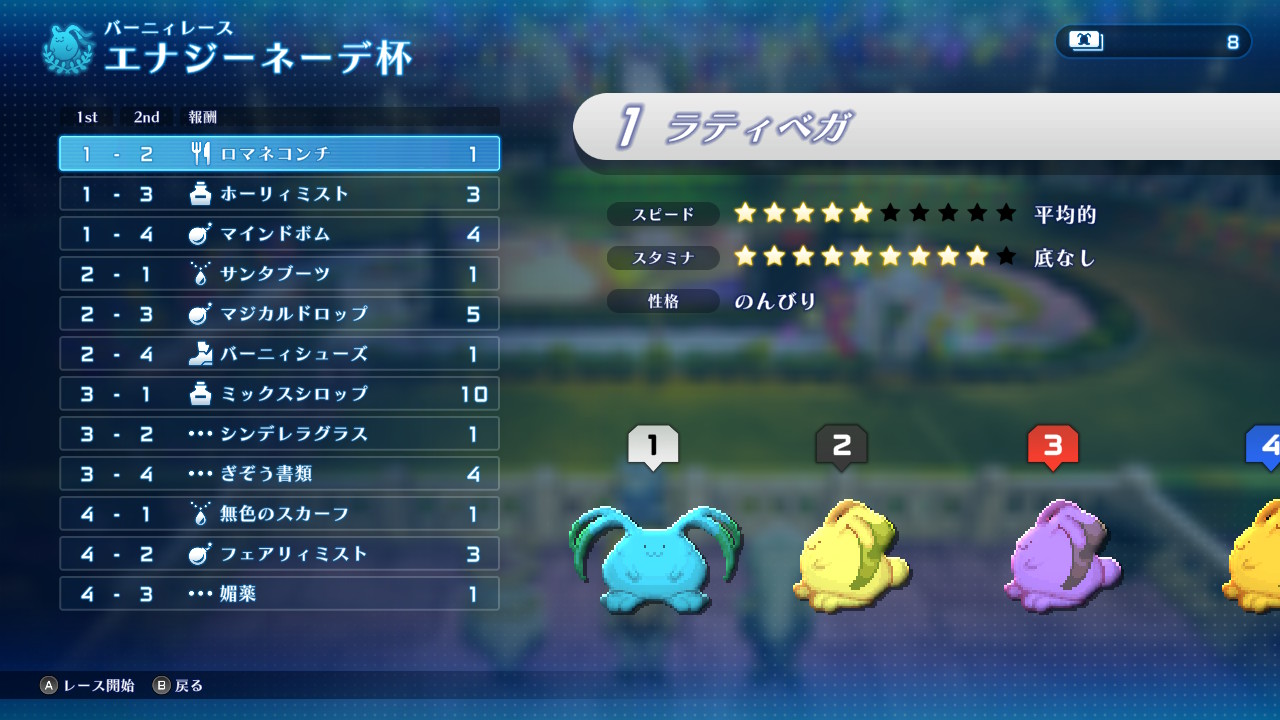Image resolution: width=1280 pixels, height=720 pixels.
Task: Choose the 2-3 マジカルドロップ bet row
Action: pyautogui.click(x=279, y=314)
